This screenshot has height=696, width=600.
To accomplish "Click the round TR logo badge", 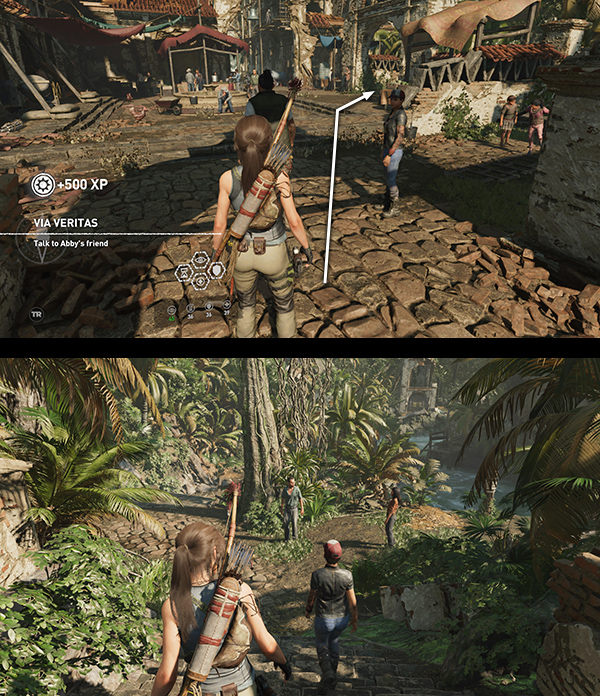I will coord(37,313).
